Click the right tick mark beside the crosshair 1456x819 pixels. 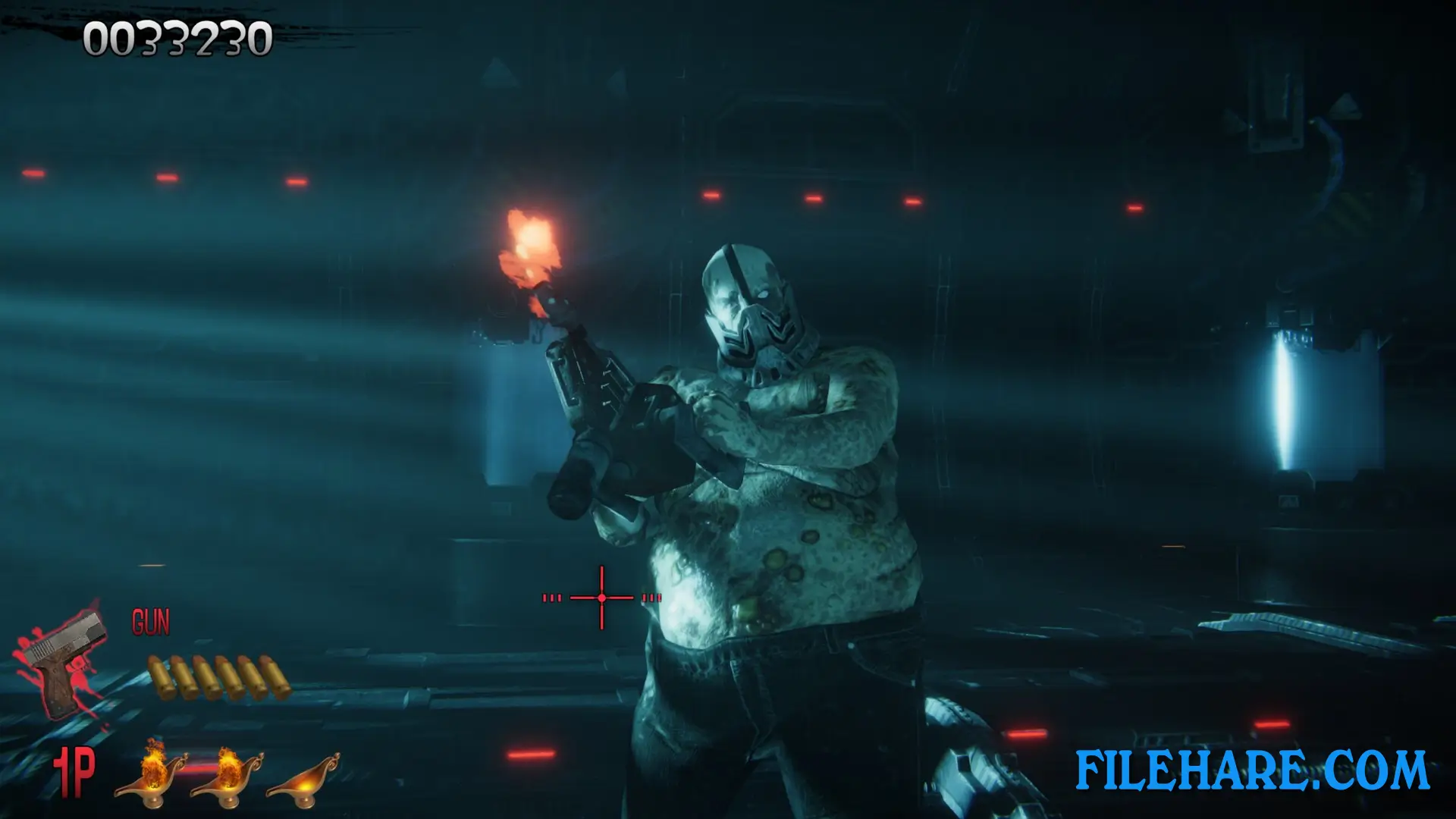tap(650, 599)
